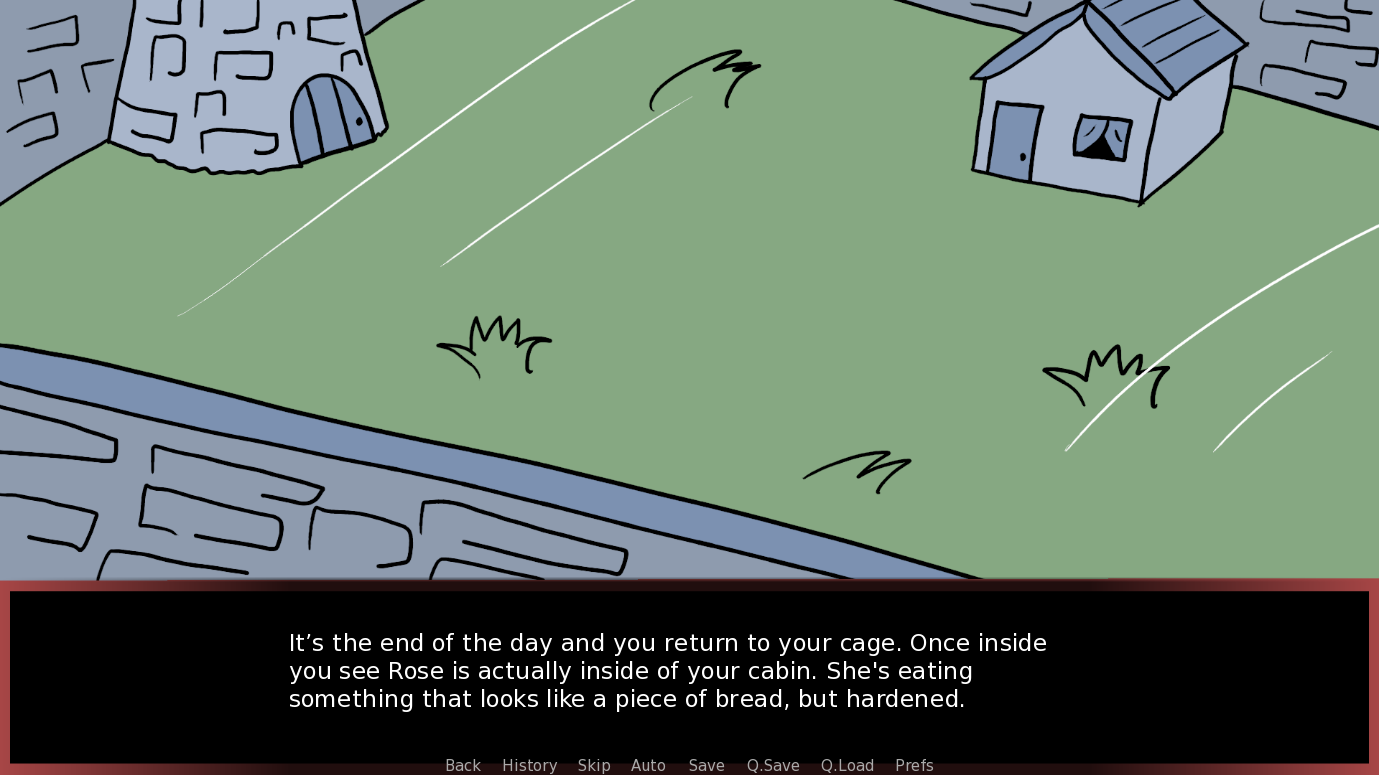Open the Save screen

(706, 765)
